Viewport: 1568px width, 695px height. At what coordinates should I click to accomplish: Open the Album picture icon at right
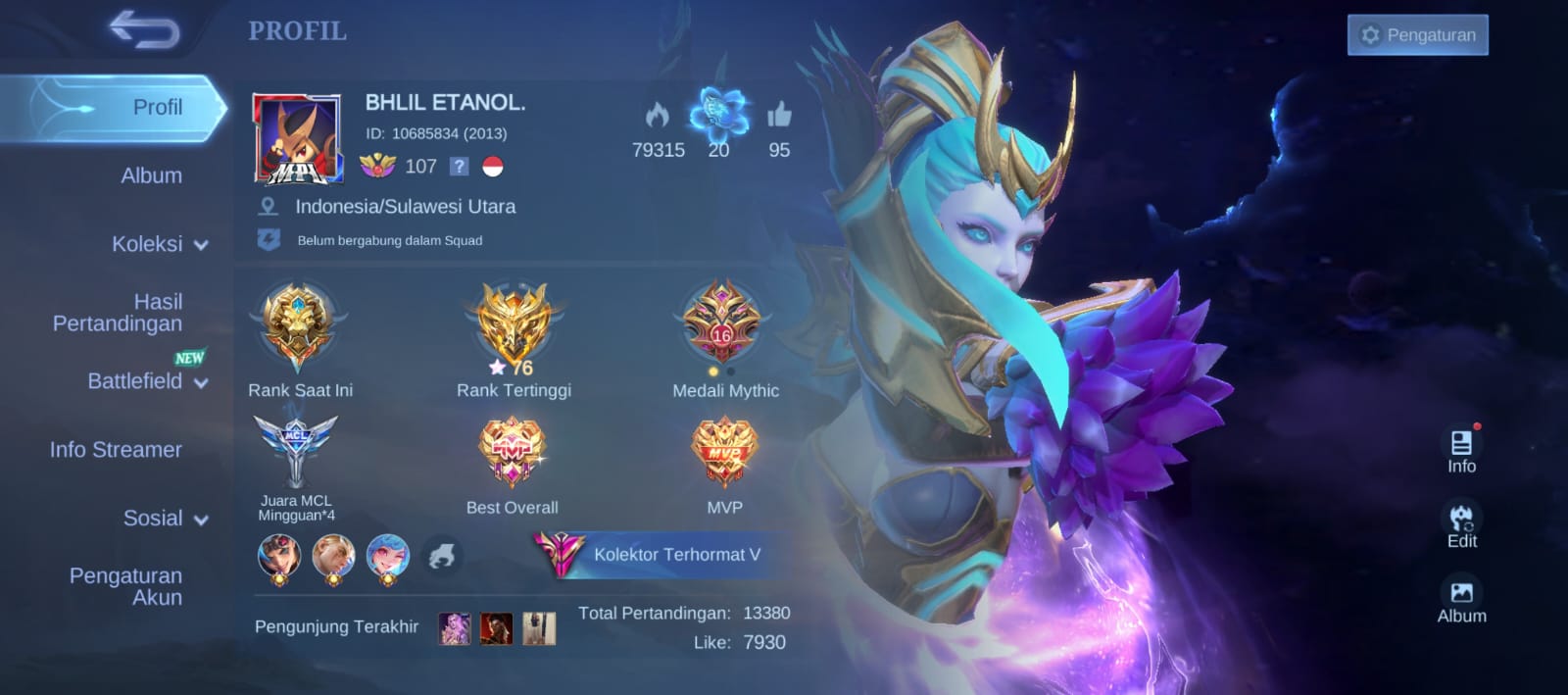coord(1461,599)
